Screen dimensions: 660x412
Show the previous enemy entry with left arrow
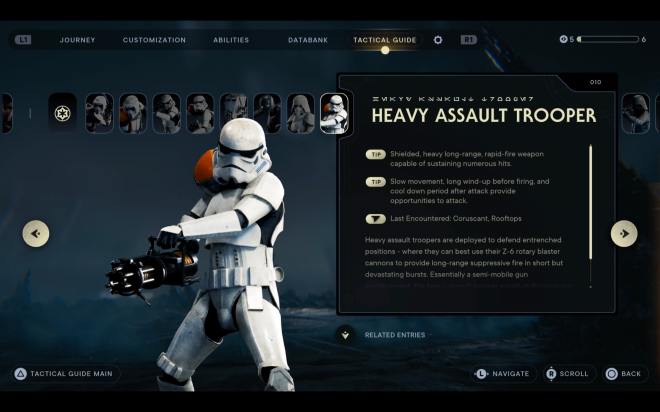(36, 233)
